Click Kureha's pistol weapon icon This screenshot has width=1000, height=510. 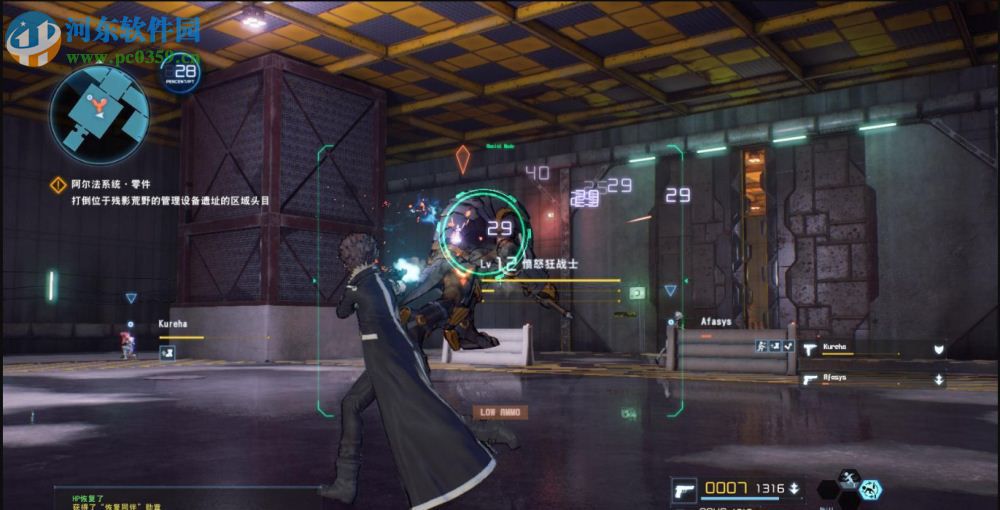click(x=810, y=349)
